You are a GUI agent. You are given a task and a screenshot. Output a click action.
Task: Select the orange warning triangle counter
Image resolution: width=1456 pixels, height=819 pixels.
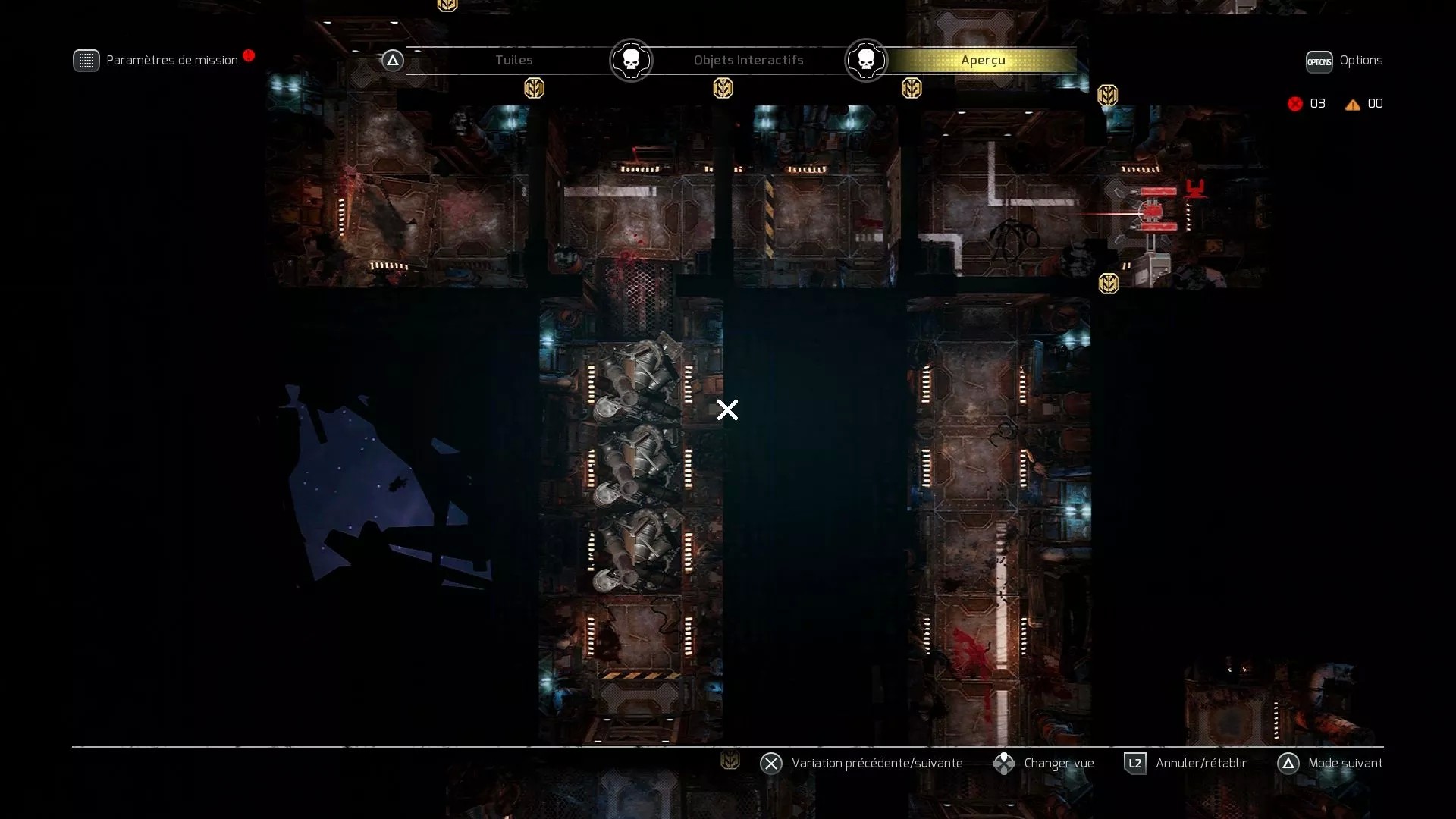click(x=1353, y=105)
